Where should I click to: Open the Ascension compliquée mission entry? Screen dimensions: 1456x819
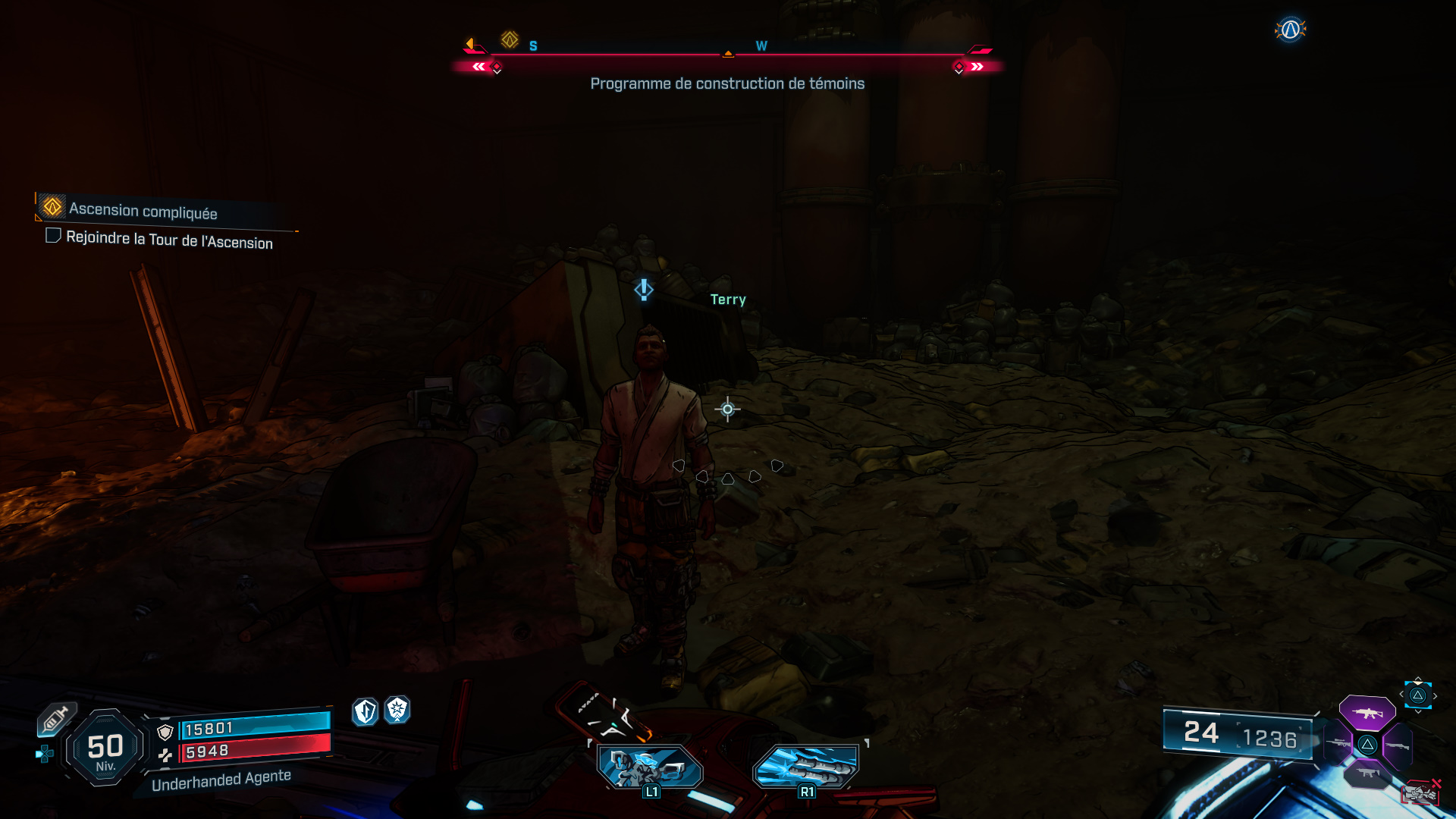[x=143, y=211]
